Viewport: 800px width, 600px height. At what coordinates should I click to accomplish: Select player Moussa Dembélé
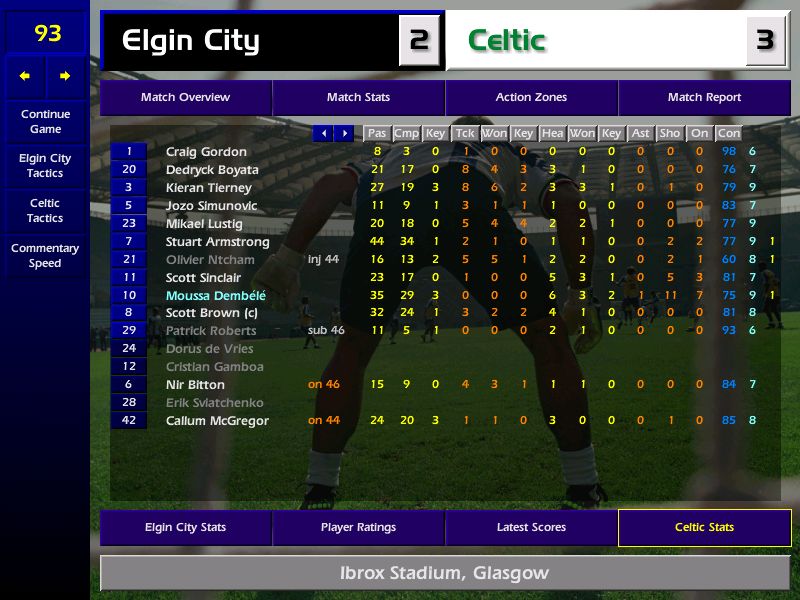point(216,296)
